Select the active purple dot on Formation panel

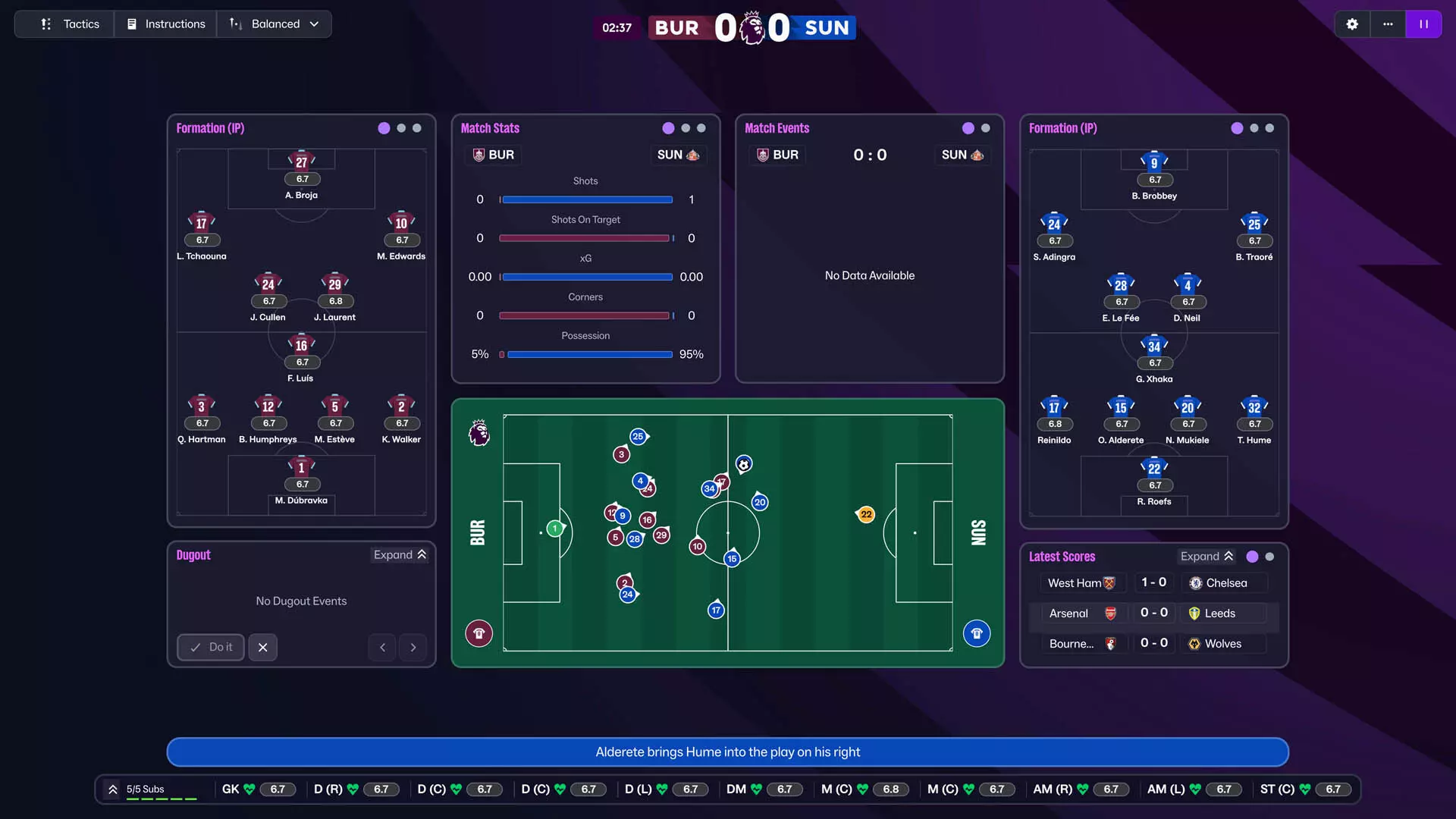coord(384,128)
